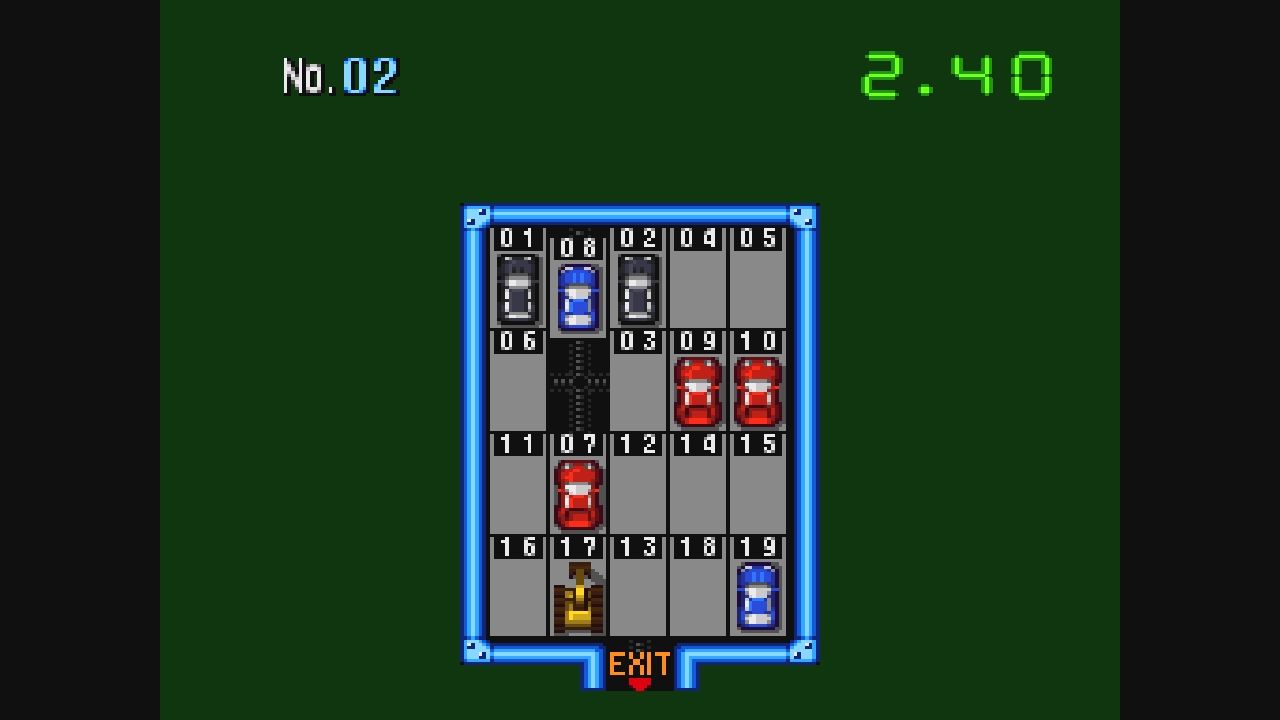Click the empty parking space 06
The height and width of the screenshot is (720, 1280).
point(517,390)
